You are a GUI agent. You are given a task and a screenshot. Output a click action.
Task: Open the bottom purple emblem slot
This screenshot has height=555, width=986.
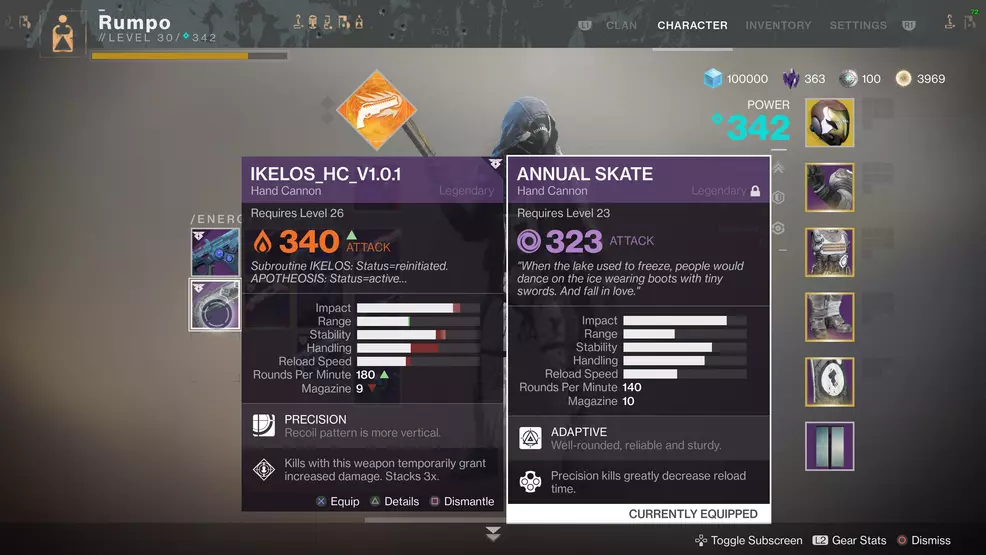point(829,446)
